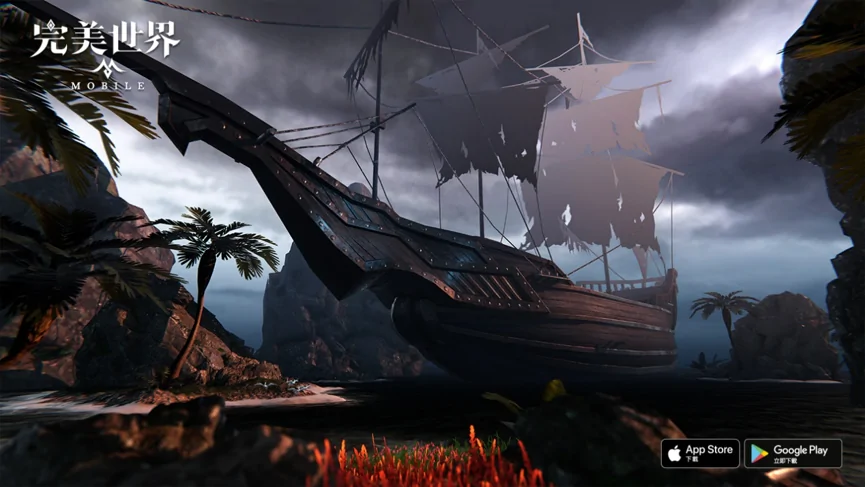Tap the App Store download badge
This screenshot has height=487, width=865.
(700, 453)
